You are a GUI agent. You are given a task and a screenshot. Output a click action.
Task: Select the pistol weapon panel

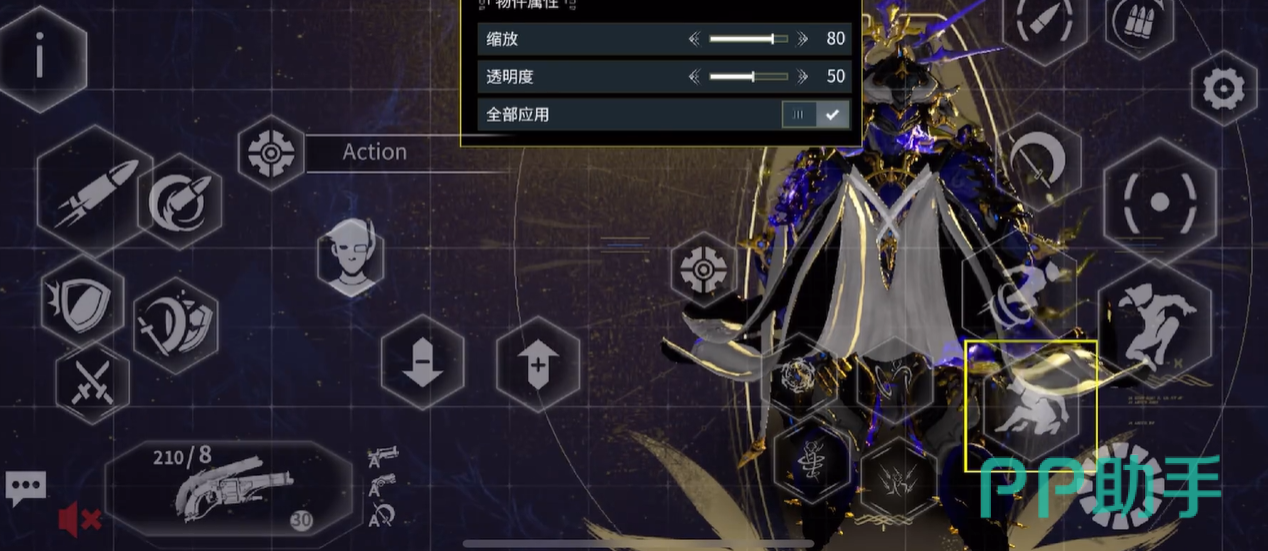[228, 490]
